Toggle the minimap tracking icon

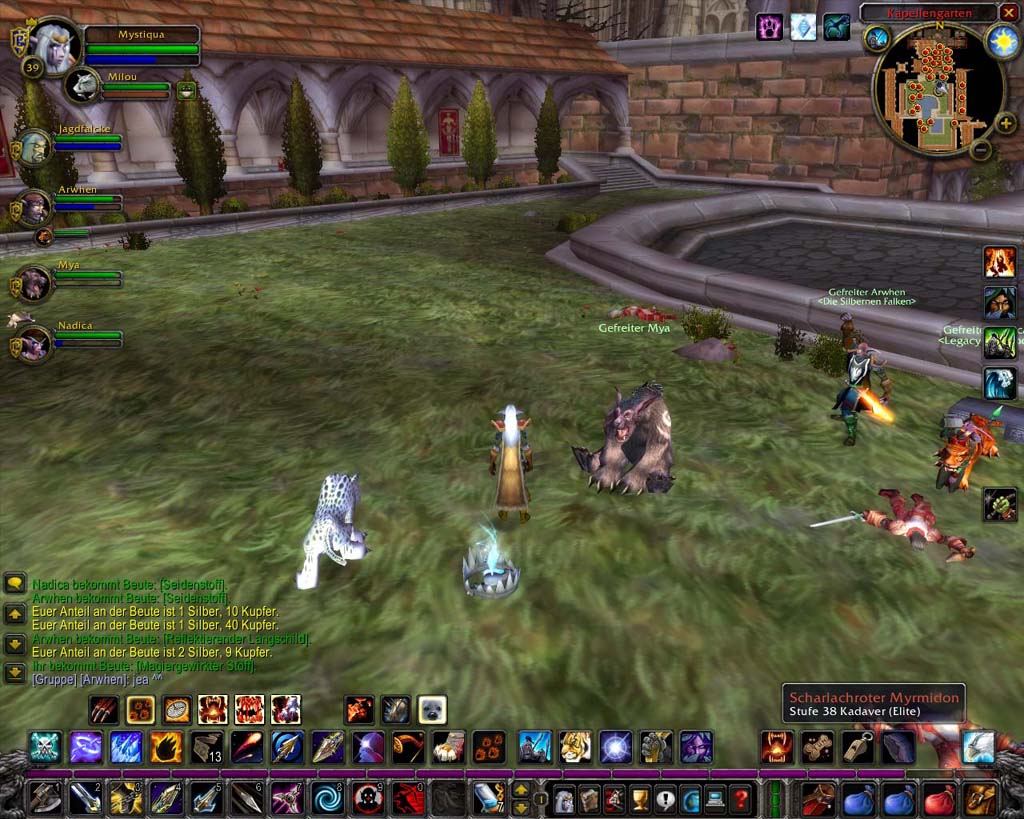pyautogui.click(x=877, y=39)
